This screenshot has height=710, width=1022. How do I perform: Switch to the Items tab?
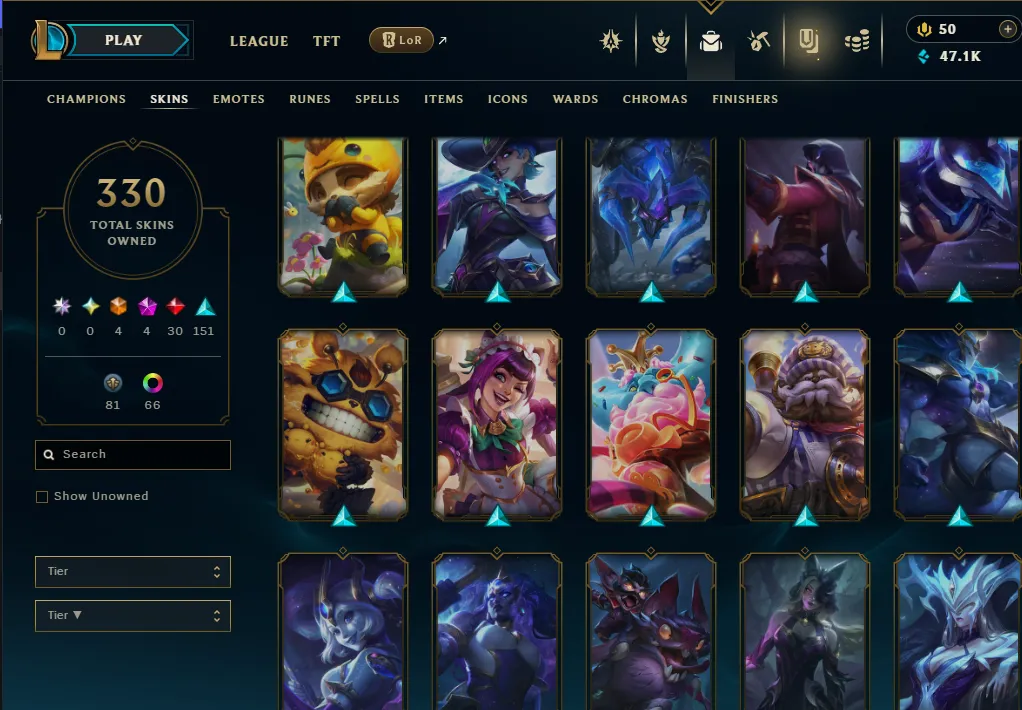(443, 99)
